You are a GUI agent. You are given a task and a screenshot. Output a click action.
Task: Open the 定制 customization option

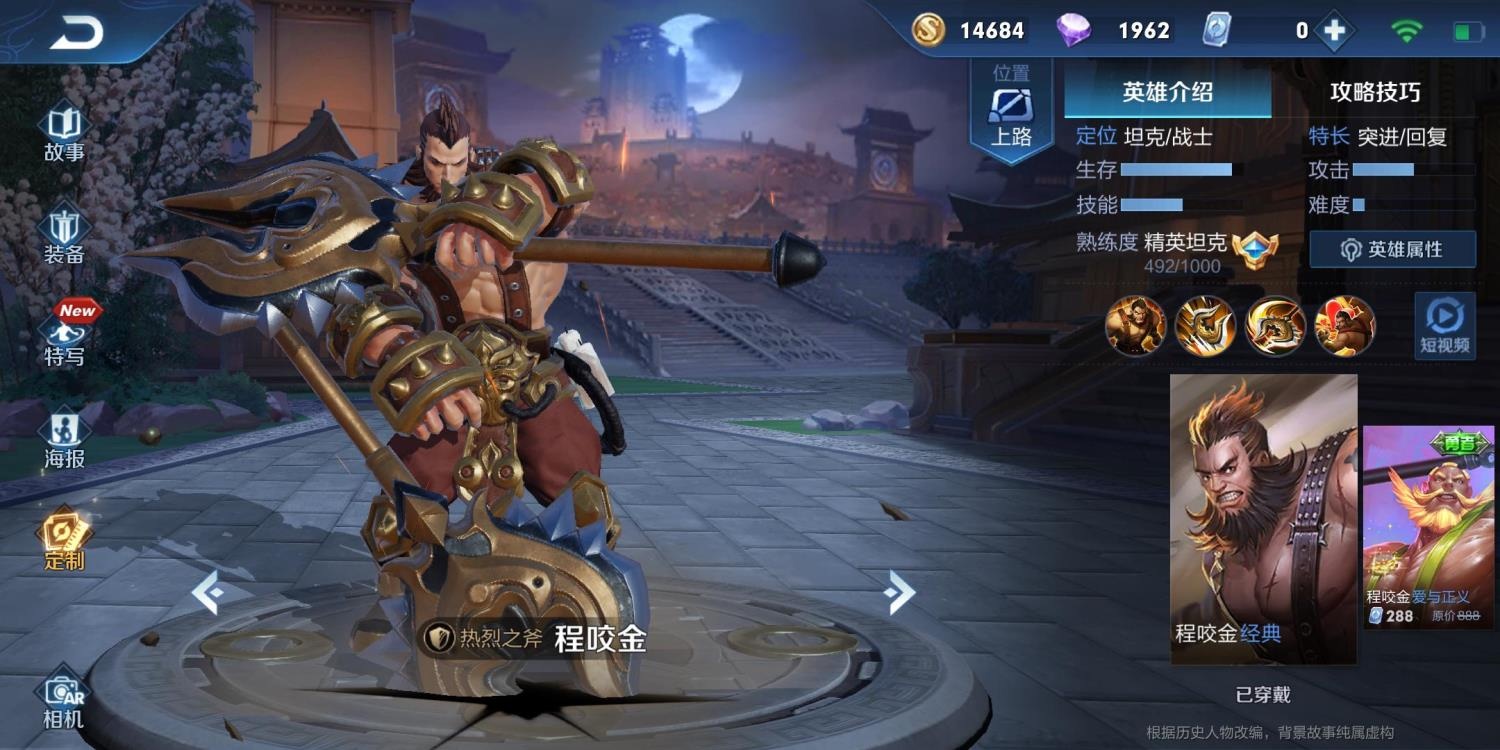tap(64, 540)
